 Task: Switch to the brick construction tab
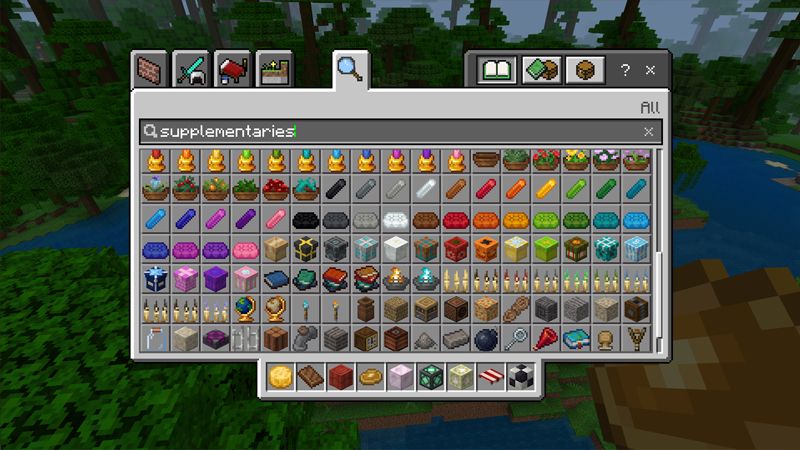(x=153, y=71)
